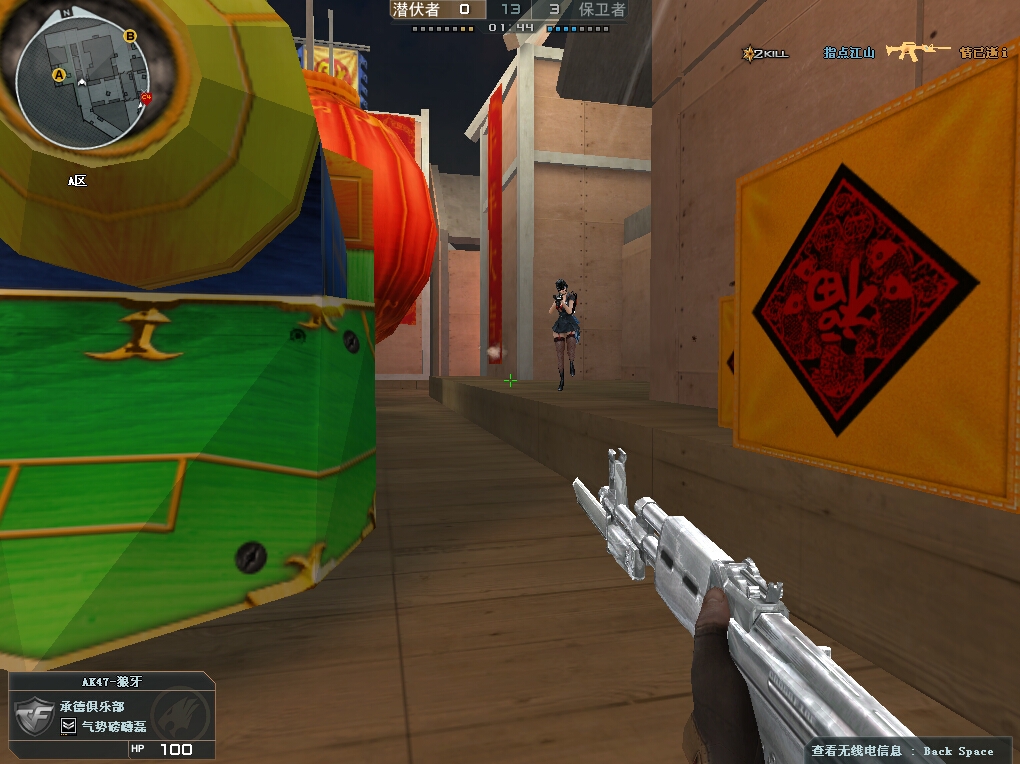Select bomb site A marker on minimap
This screenshot has height=764, width=1020.
tap(58, 75)
